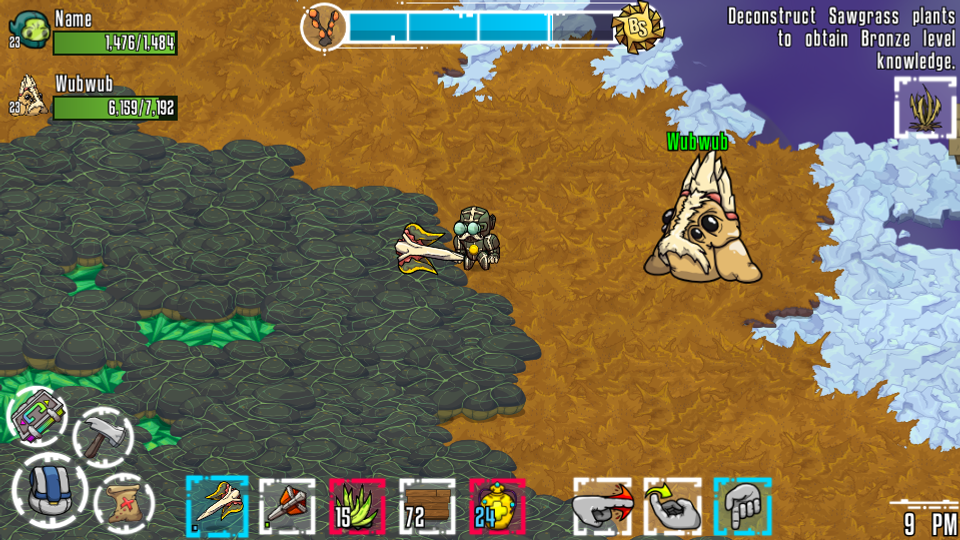Open the hammer build mode
The image size is (960, 540).
pyautogui.click(x=103, y=437)
